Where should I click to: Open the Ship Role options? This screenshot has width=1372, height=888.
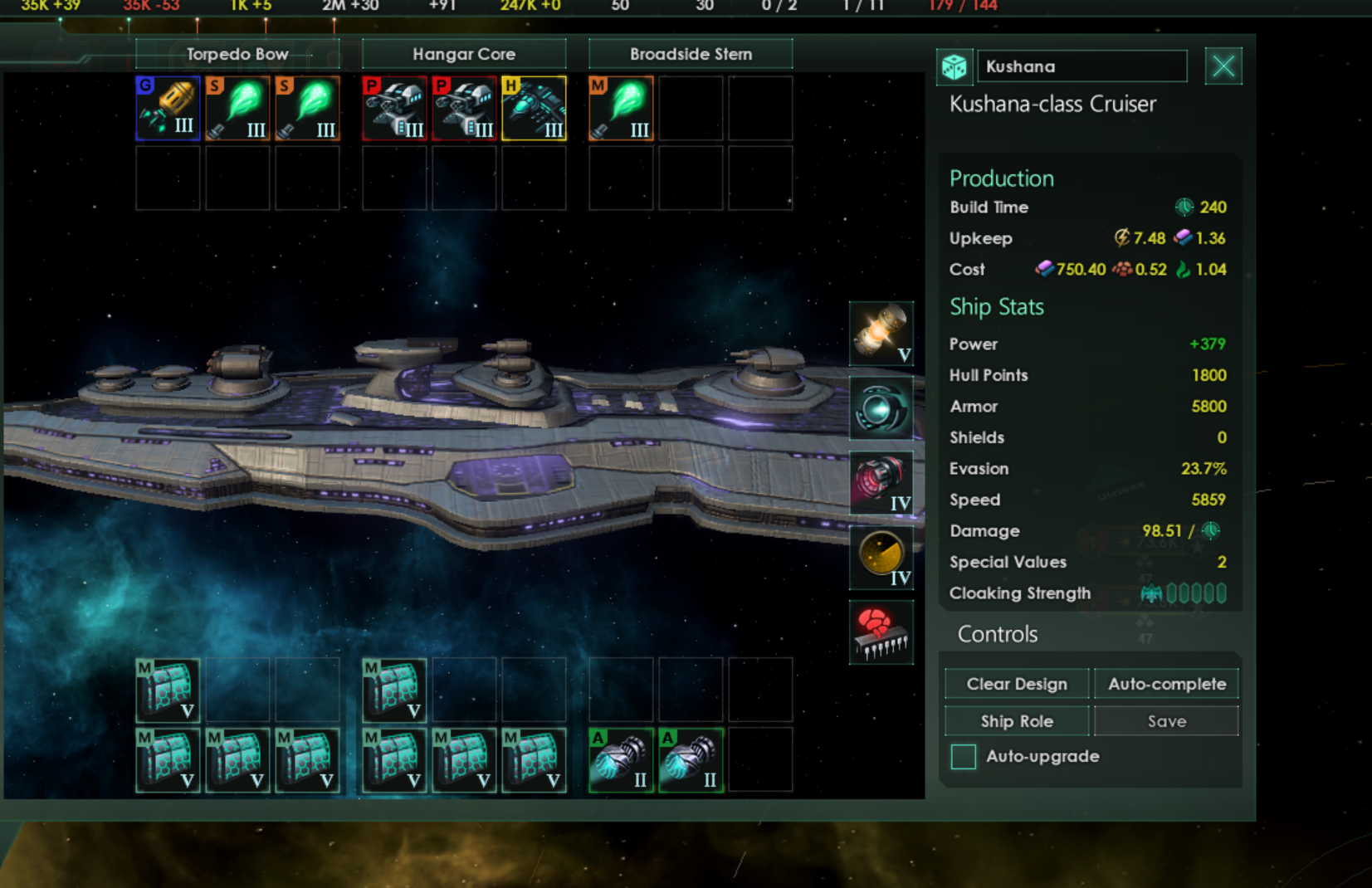point(1017,721)
